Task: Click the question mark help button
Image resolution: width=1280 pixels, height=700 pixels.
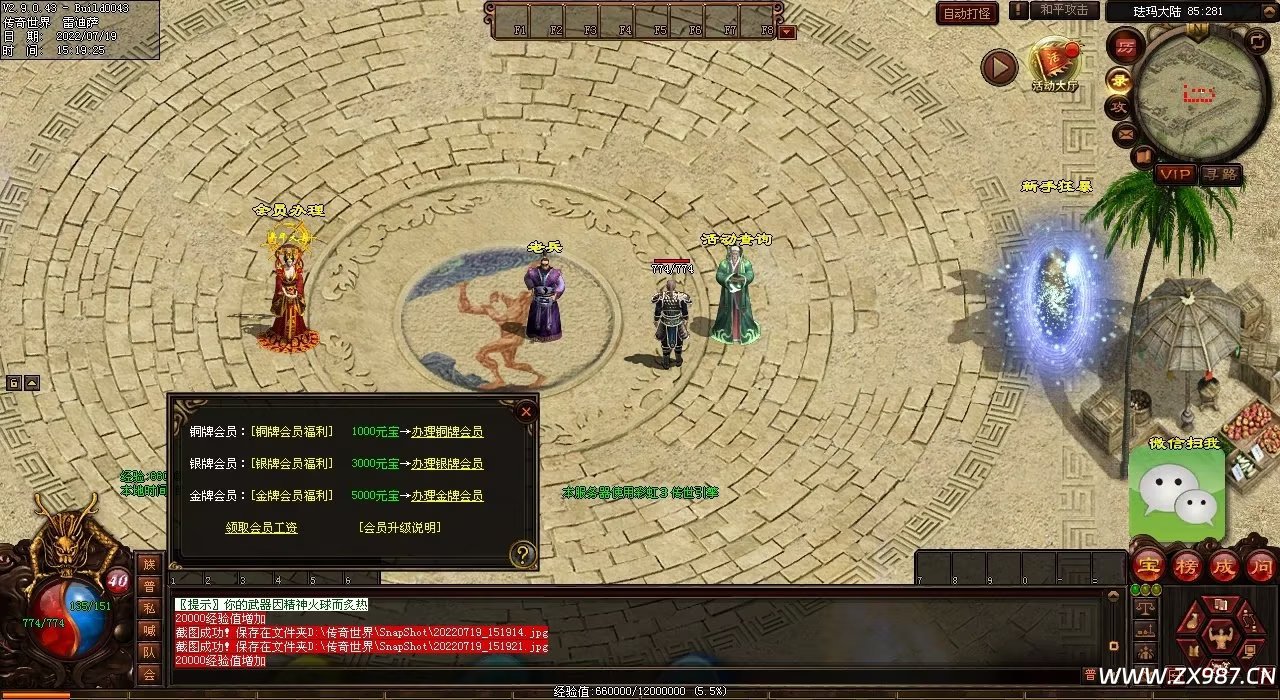Action: (x=522, y=554)
